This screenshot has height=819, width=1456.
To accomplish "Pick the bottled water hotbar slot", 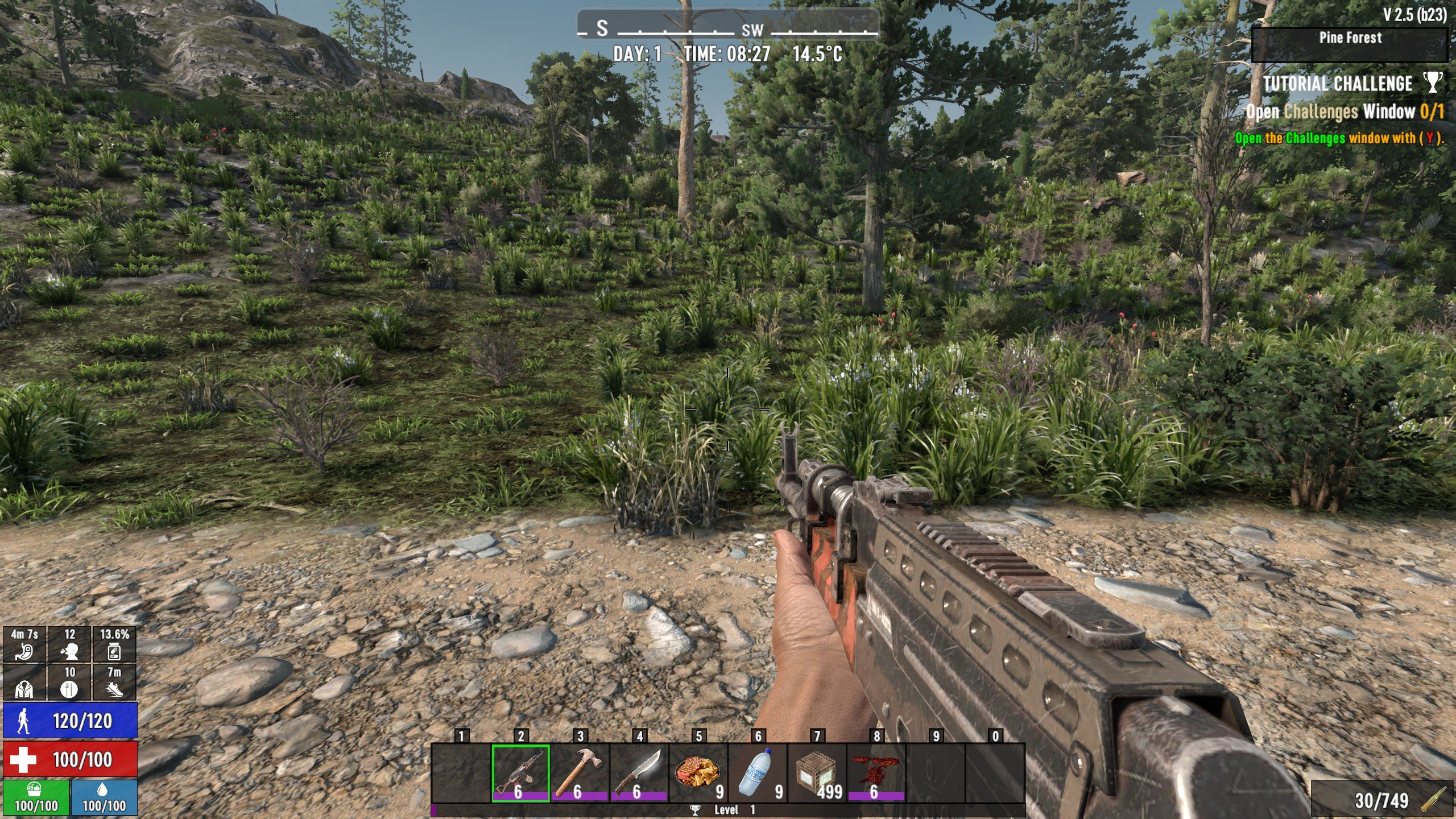I will click(757, 772).
